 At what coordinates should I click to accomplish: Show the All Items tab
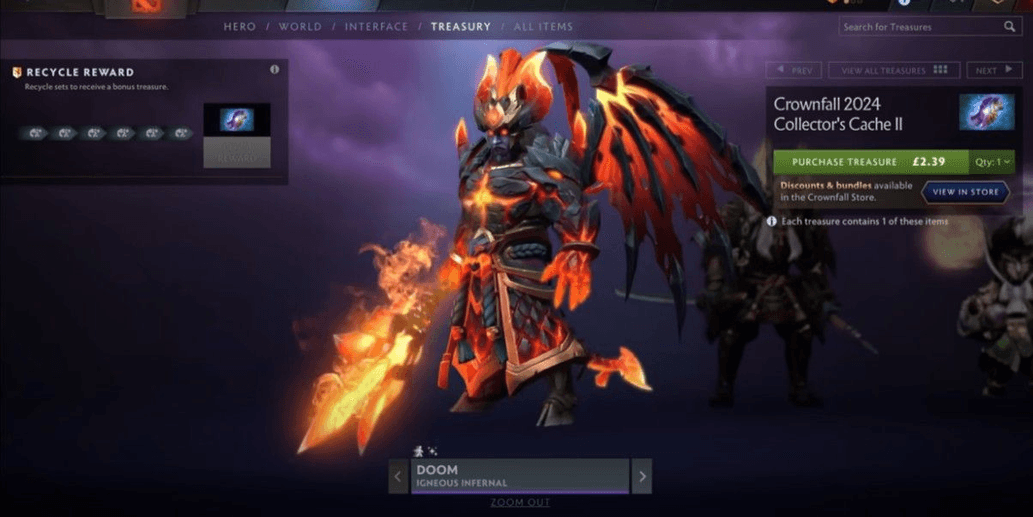543,26
